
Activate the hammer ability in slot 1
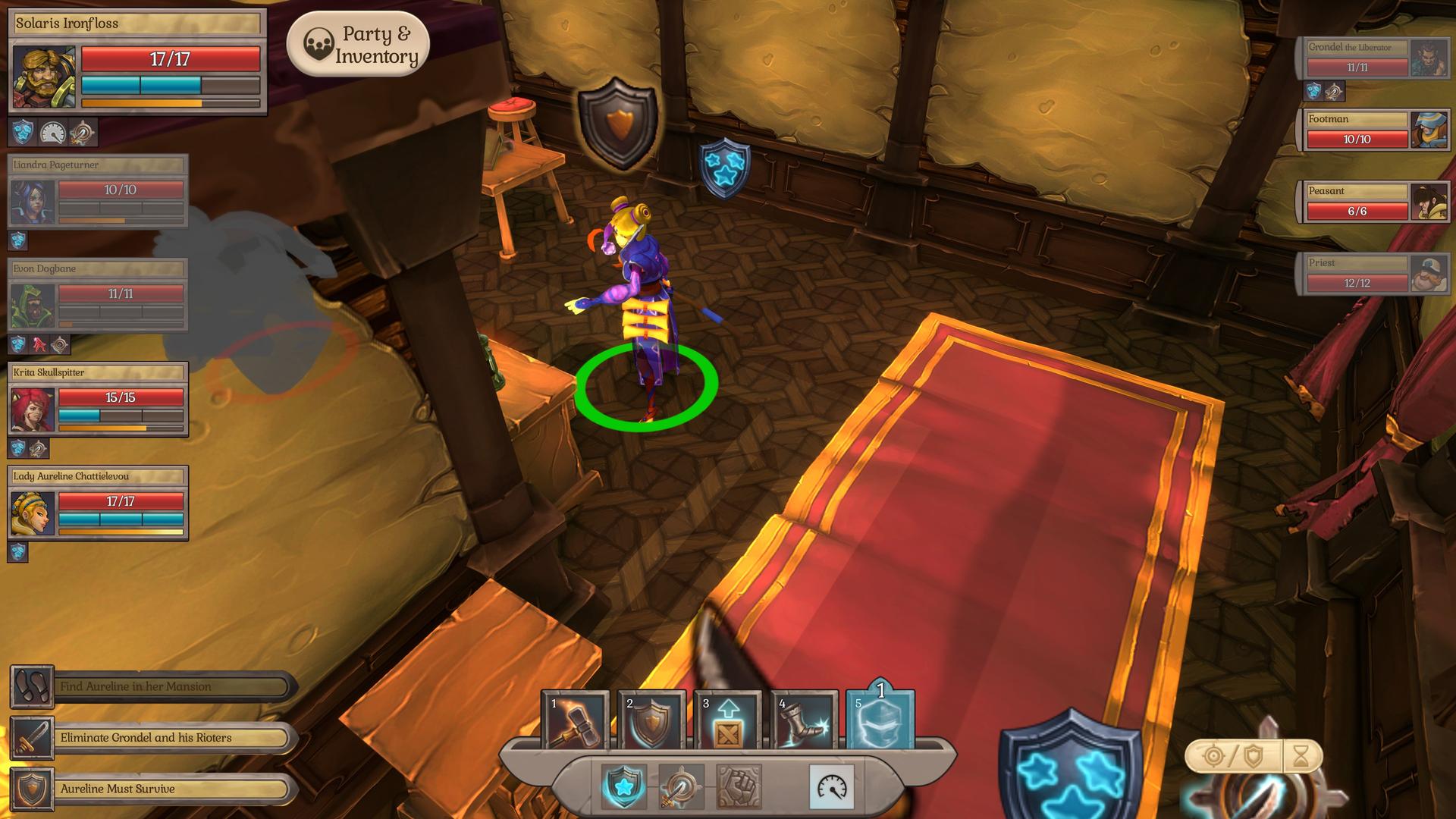coord(576,721)
